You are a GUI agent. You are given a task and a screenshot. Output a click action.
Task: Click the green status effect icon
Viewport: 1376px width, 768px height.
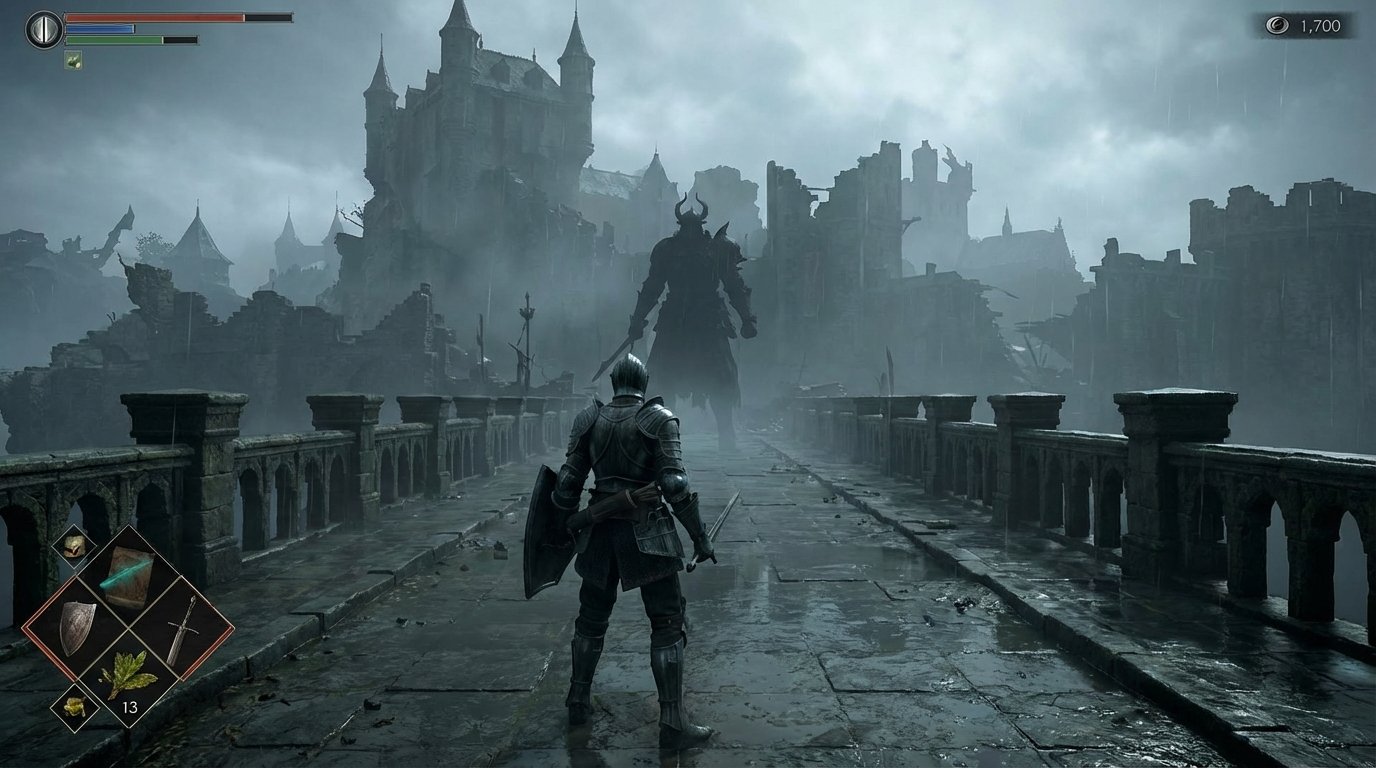[73, 60]
